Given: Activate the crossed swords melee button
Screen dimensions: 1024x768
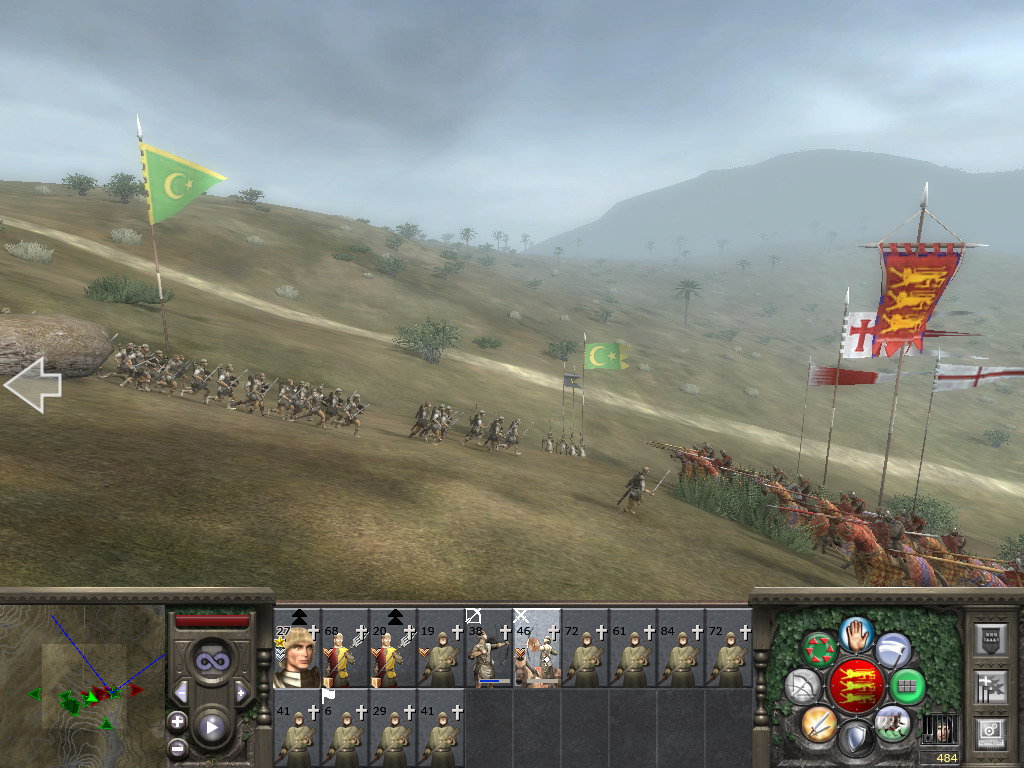Looking at the screenshot, I should point(818,722).
